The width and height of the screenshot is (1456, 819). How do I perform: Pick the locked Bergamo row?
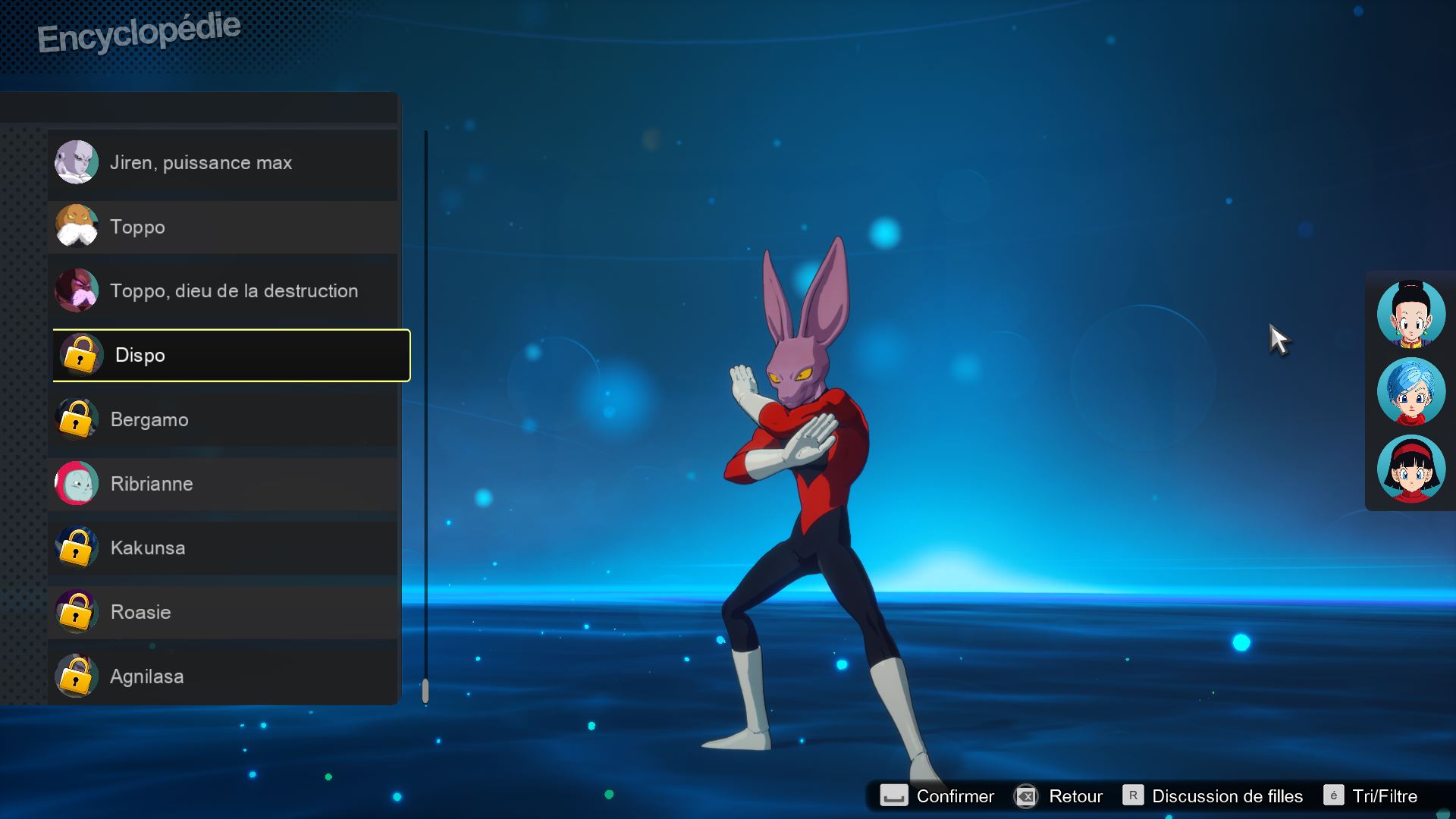pyautogui.click(x=224, y=419)
